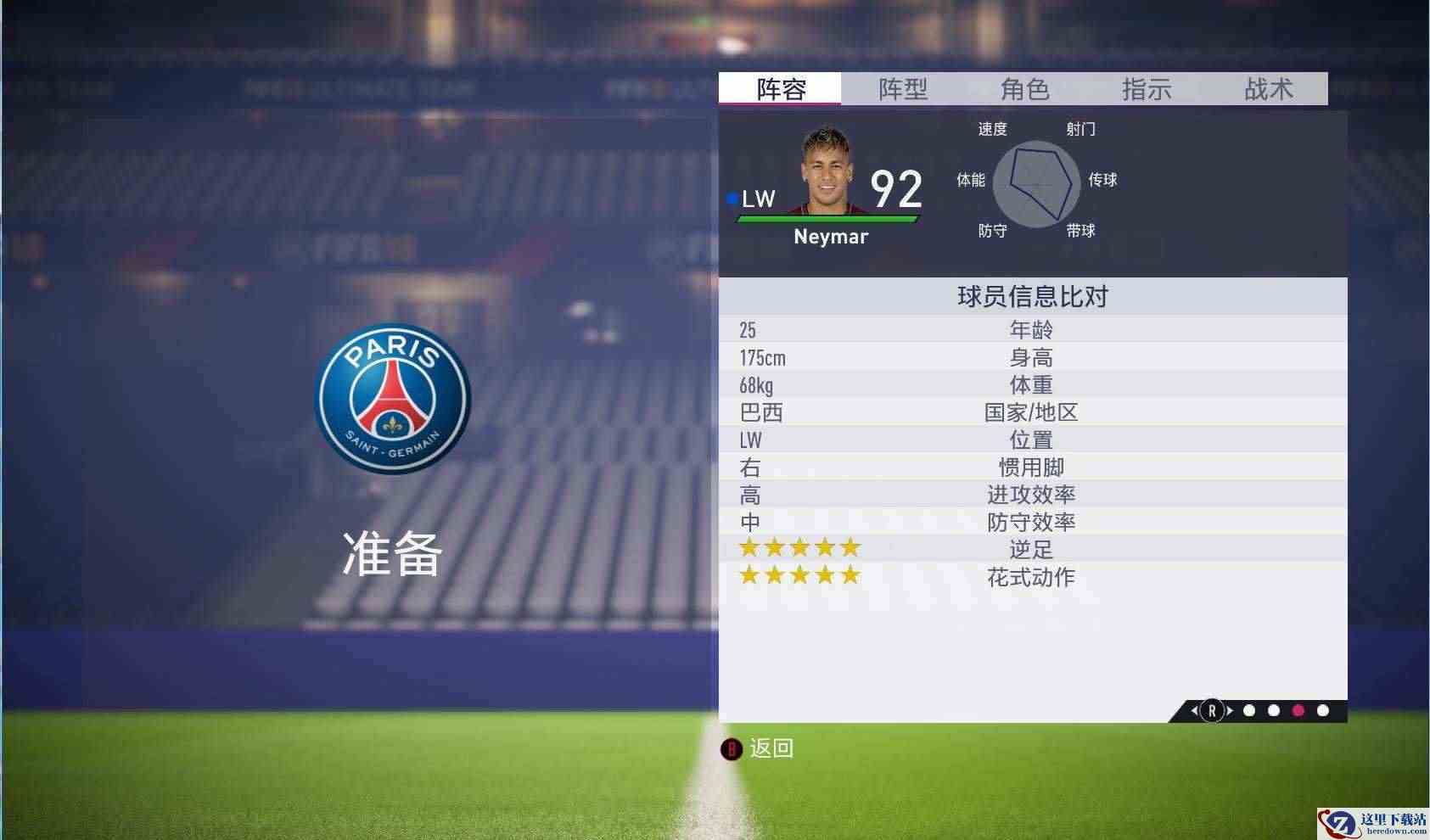Open the 阵型 tab
The width and height of the screenshot is (1430, 840).
point(902,88)
